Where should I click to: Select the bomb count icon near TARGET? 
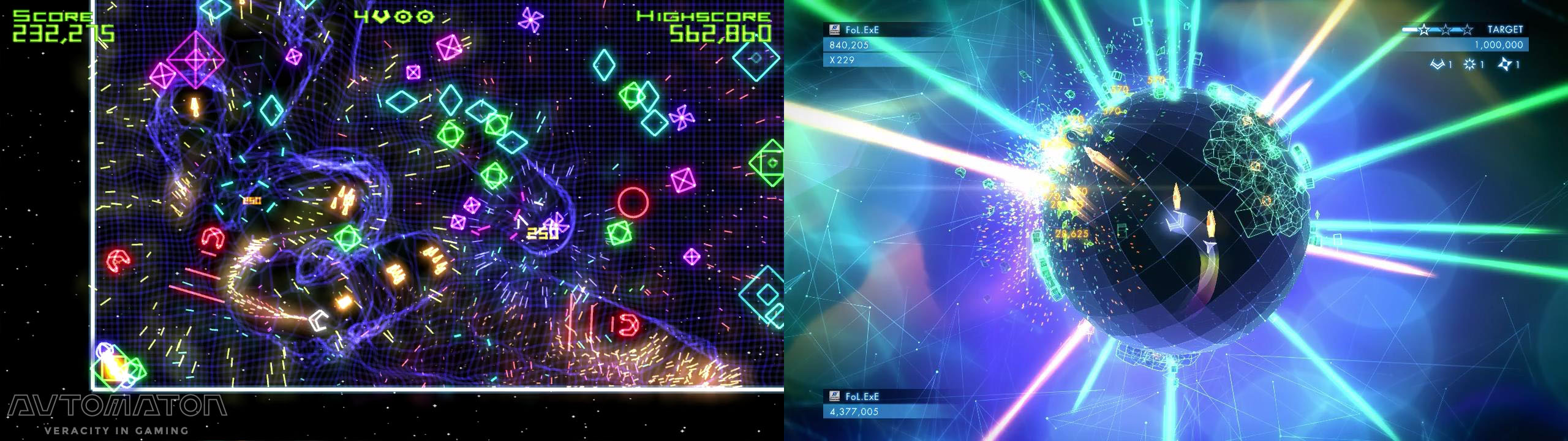[1469, 64]
